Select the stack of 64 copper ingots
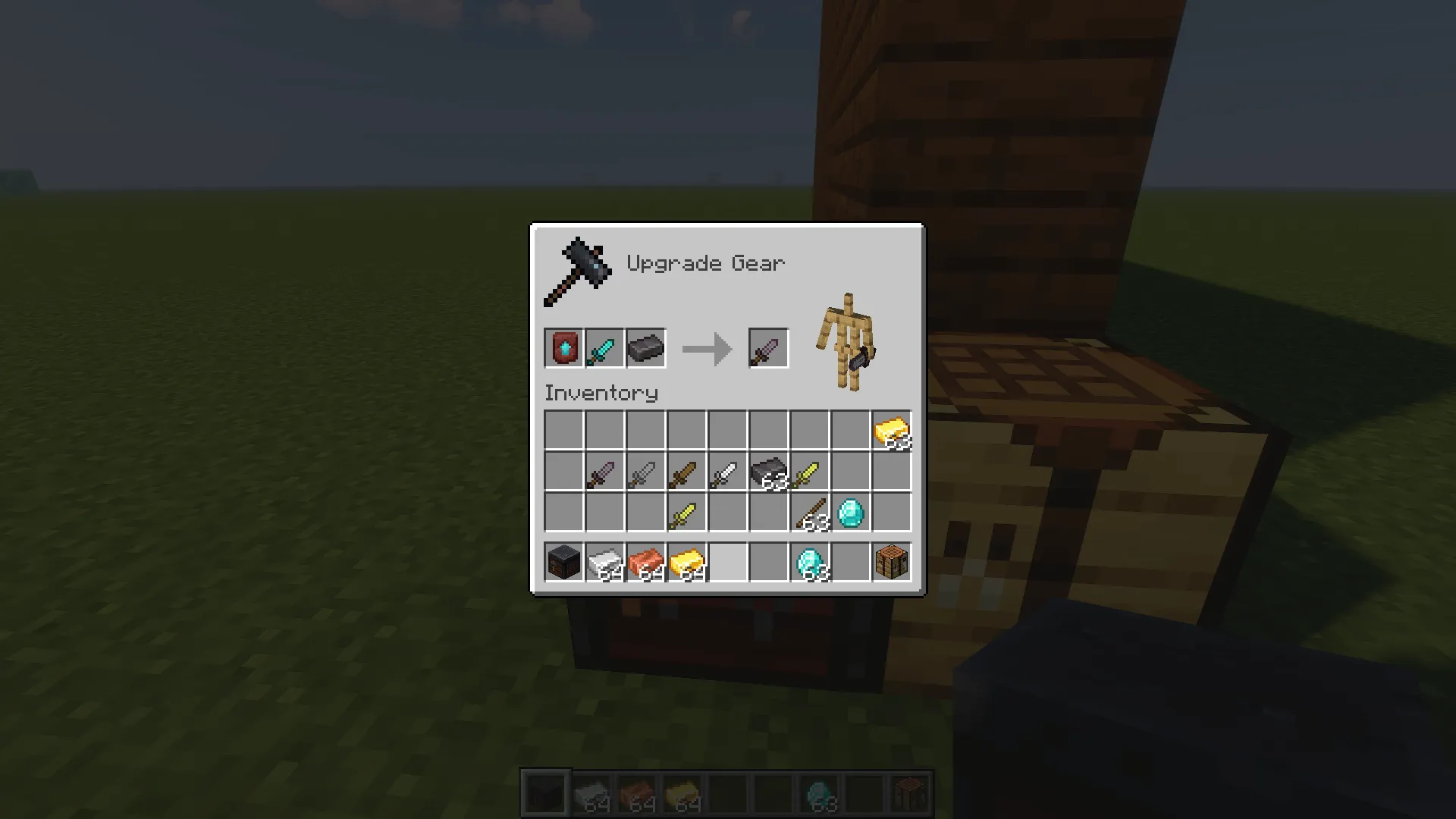Viewport: 1456px width, 819px height. (645, 561)
